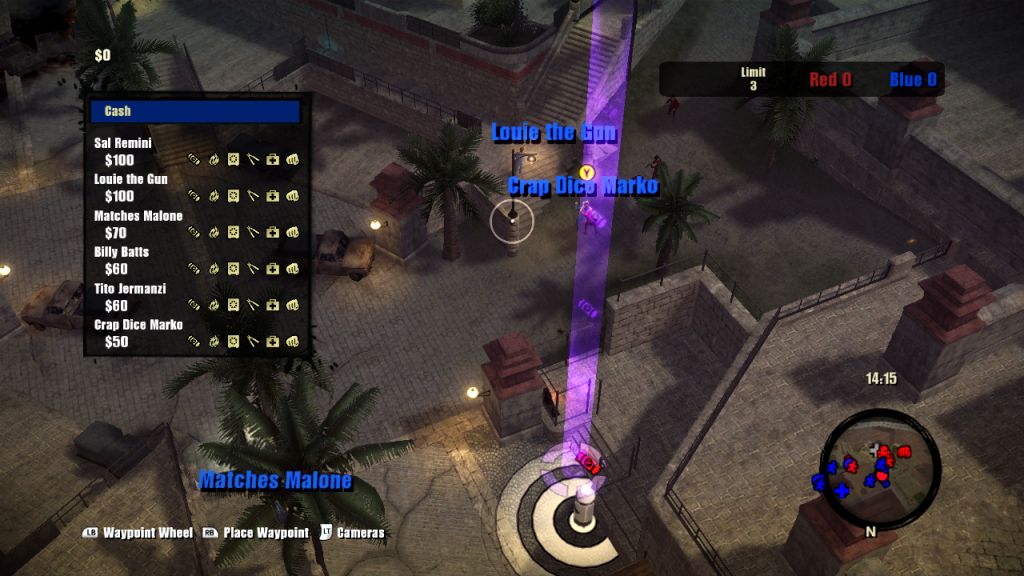Select Crap Dice Marko's crew list row

click(138, 324)
